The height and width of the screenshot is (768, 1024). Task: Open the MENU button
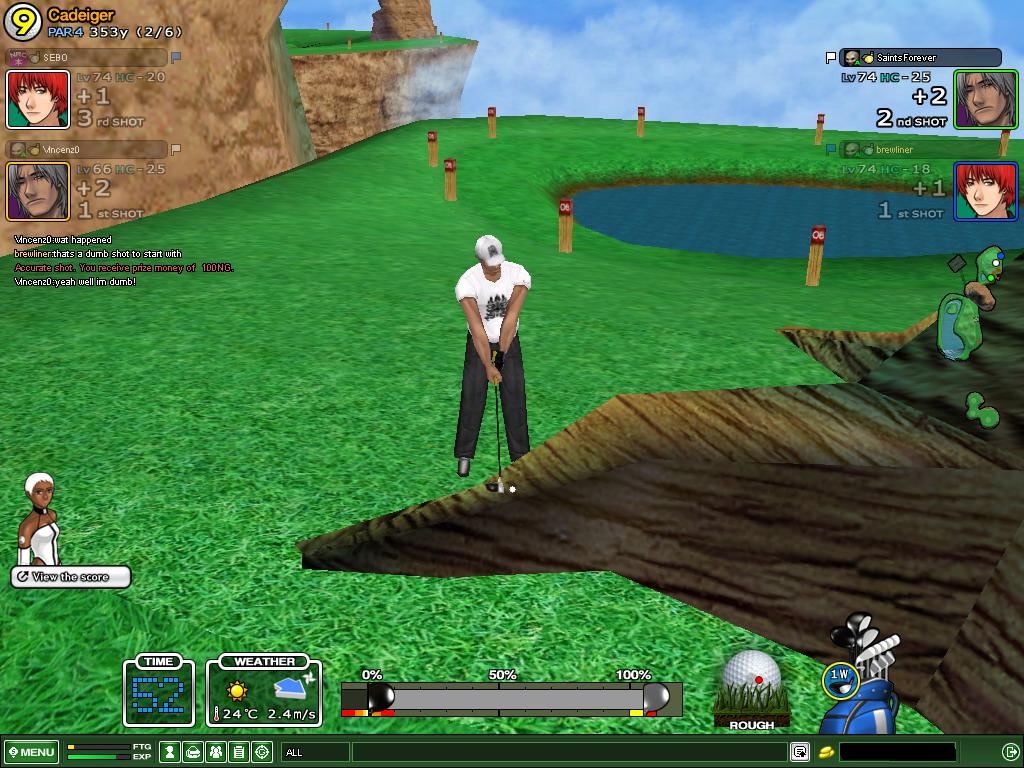pos(32,752)
